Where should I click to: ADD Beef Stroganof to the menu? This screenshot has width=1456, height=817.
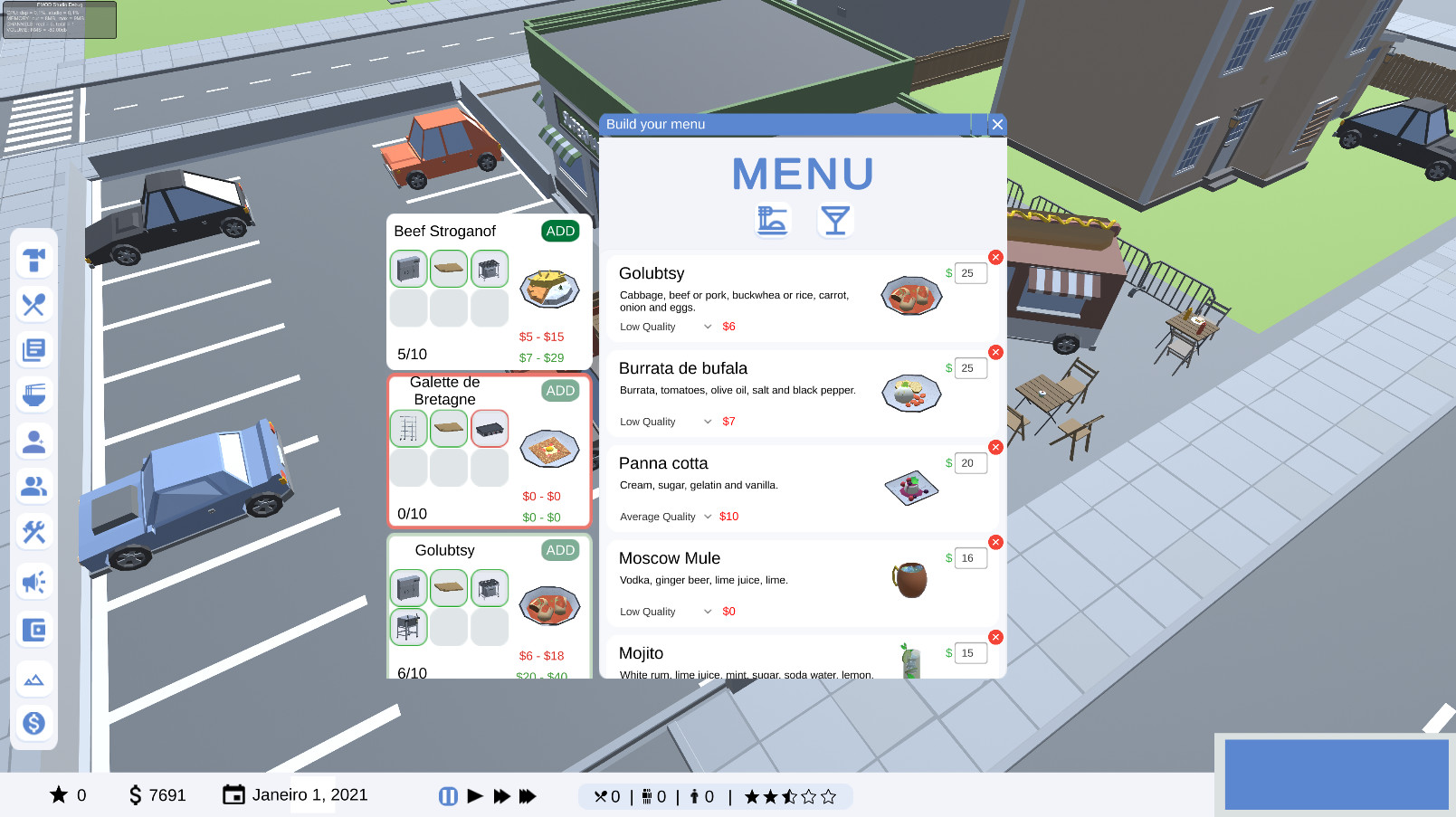[x=560, y=231]
